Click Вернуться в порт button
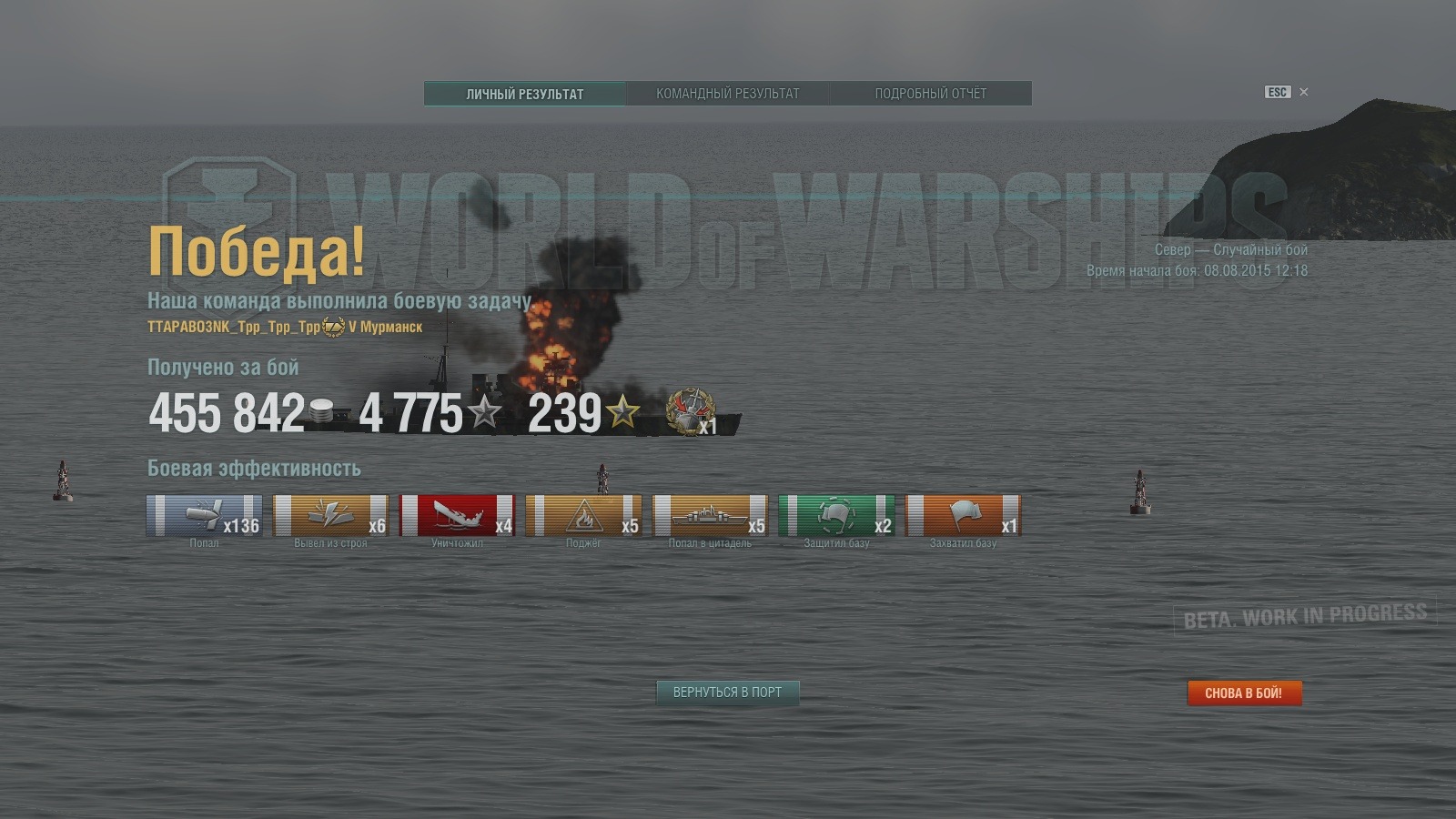The height and width of the screenshot is (819, 1456). (727, 693)
